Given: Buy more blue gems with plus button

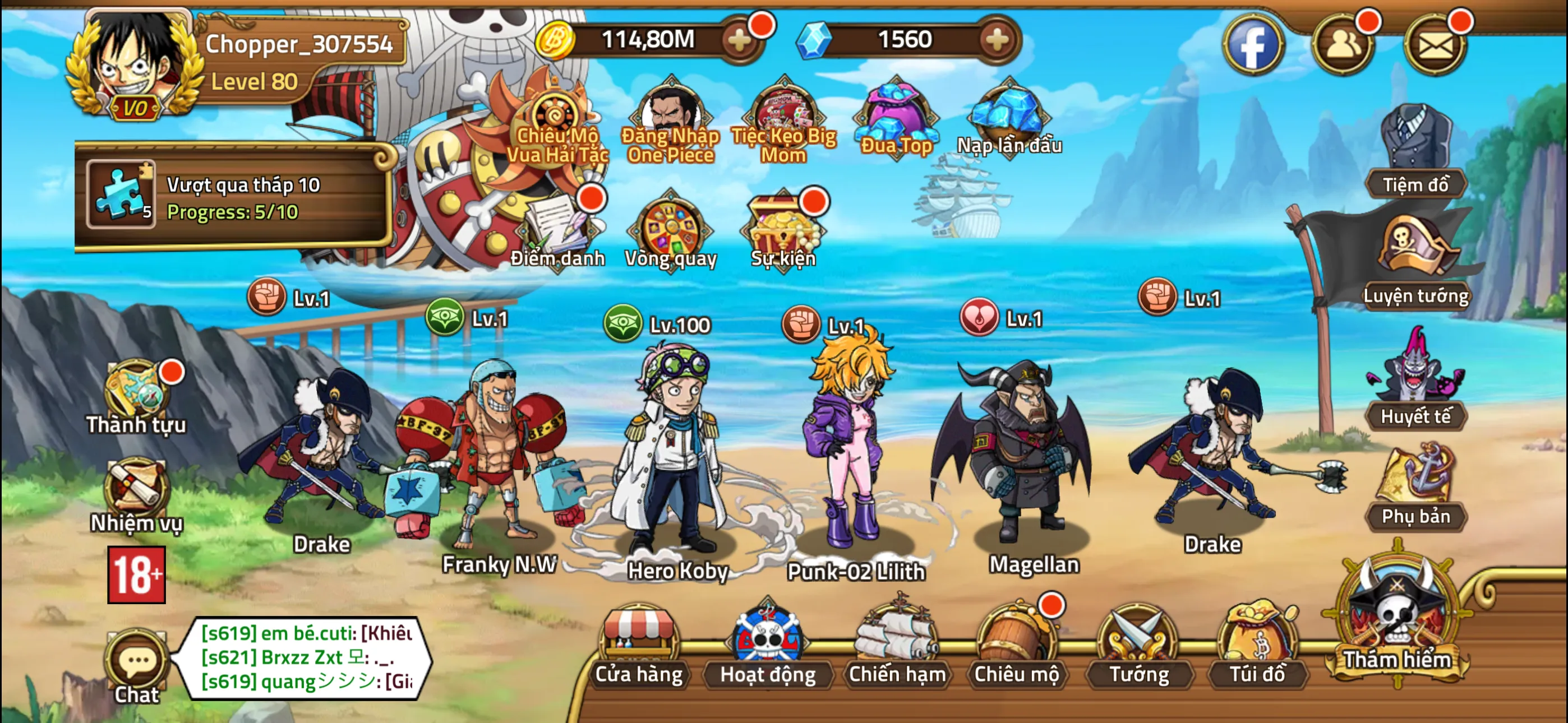Looking at the screenshot, I should point(997,40).
